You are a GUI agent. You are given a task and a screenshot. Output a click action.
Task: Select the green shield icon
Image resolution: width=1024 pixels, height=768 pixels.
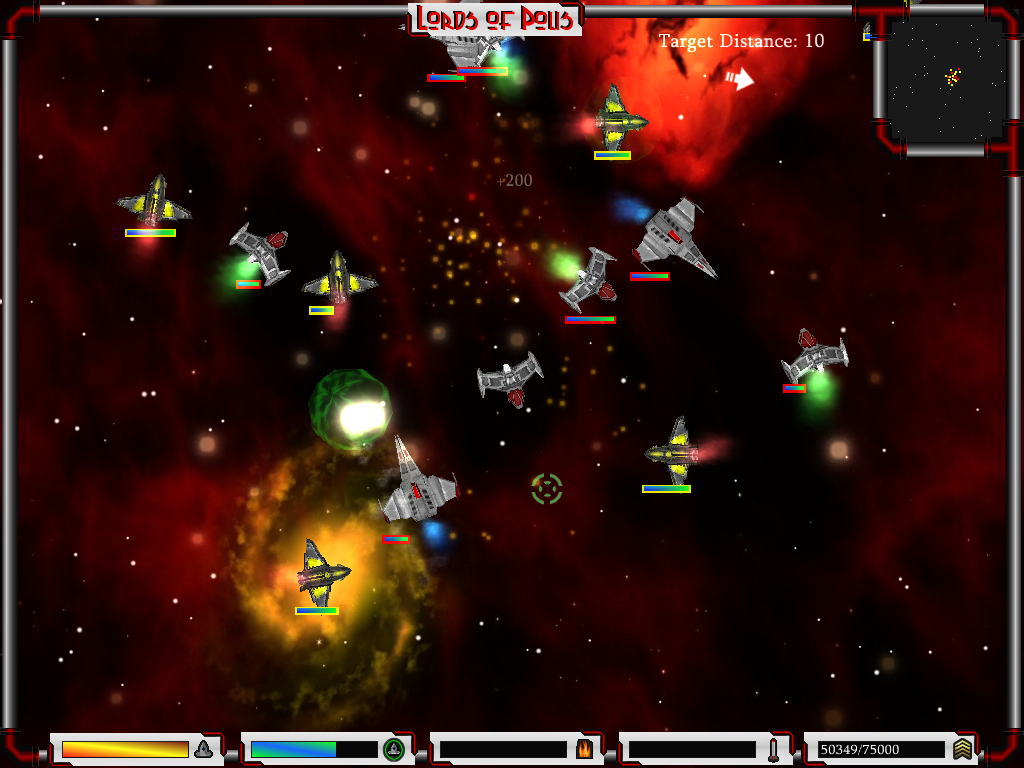393,749
